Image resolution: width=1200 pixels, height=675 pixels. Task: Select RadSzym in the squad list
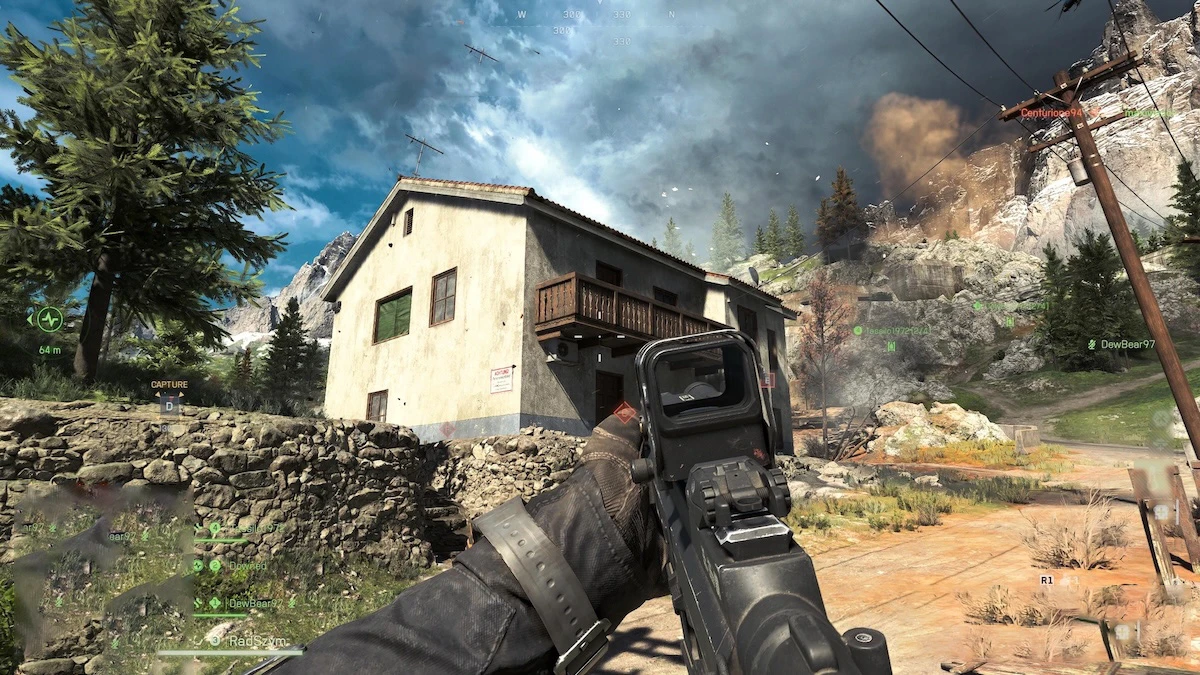click(256, 640)
